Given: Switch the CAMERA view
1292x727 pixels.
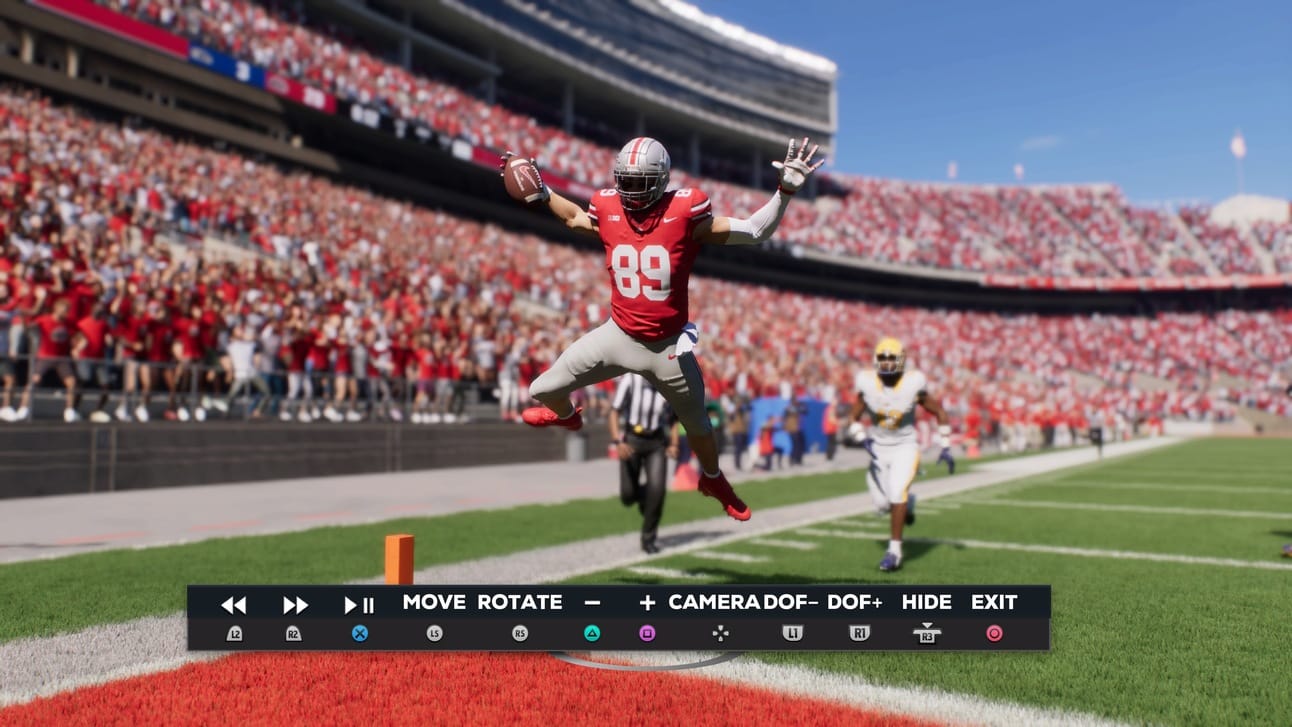Looking at the screenshot, I should coord(714,602).
